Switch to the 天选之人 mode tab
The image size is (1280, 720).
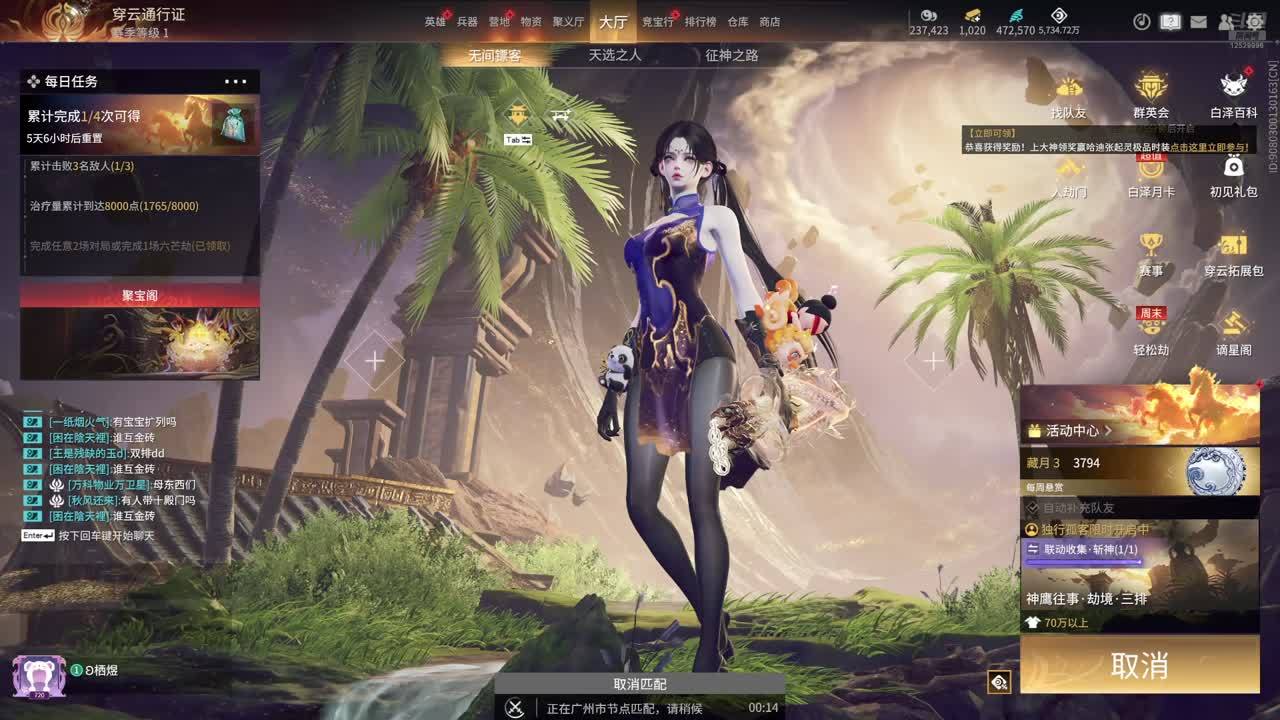click(x=614, y=56)
